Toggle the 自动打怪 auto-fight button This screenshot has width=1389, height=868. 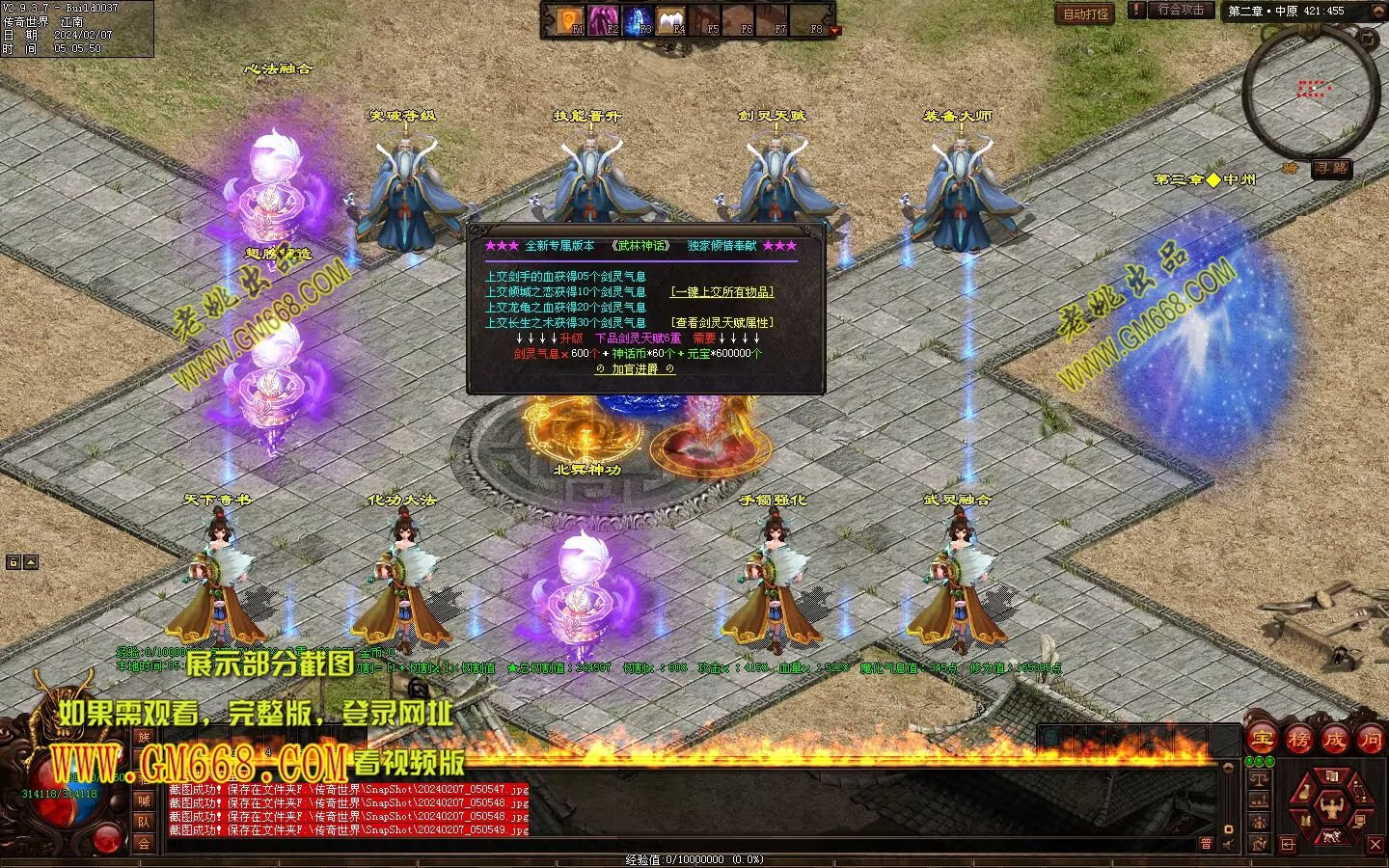coord(1086,14)
